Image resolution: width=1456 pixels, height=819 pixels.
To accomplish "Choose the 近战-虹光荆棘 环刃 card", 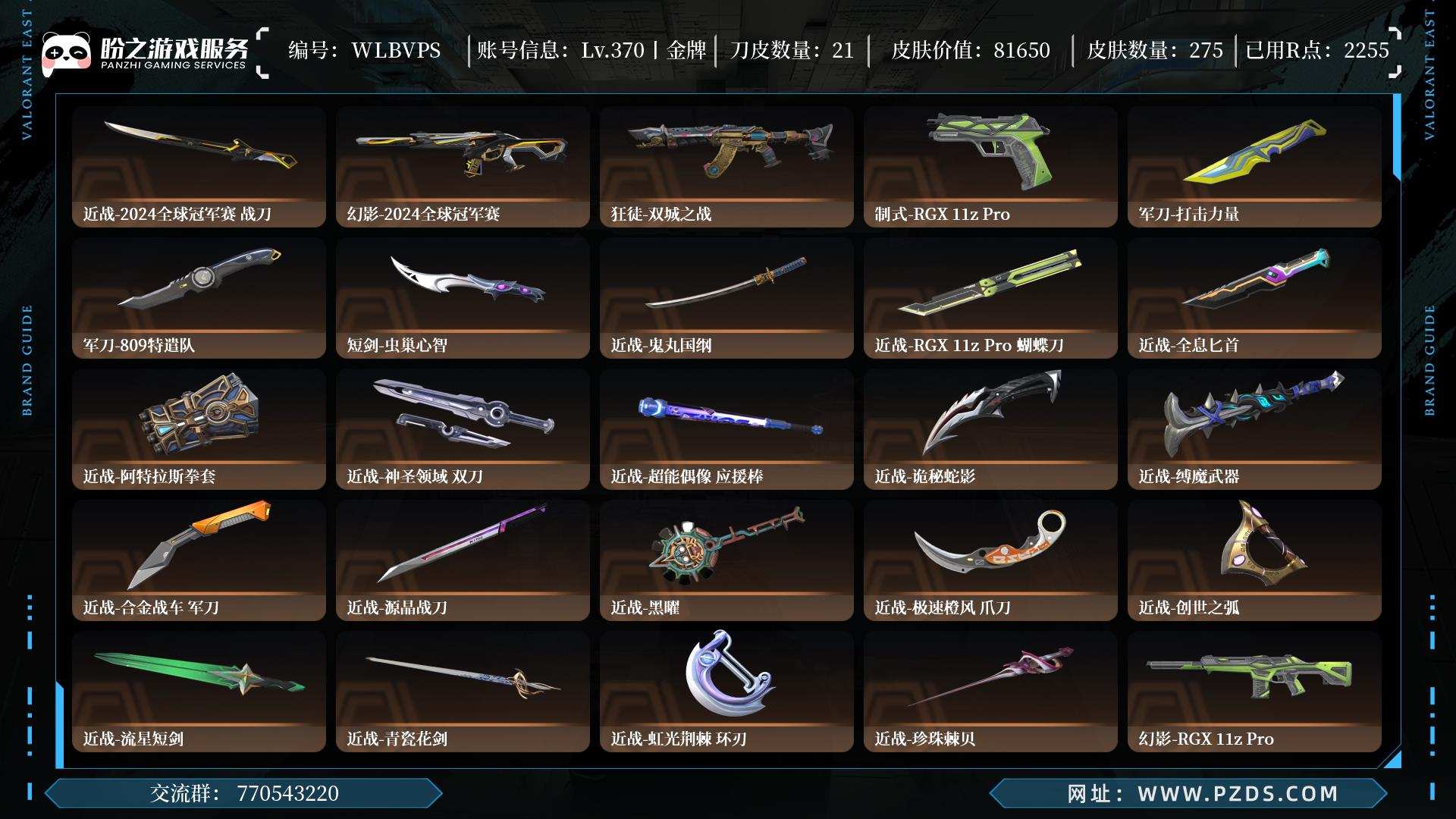I will point(726,691).
